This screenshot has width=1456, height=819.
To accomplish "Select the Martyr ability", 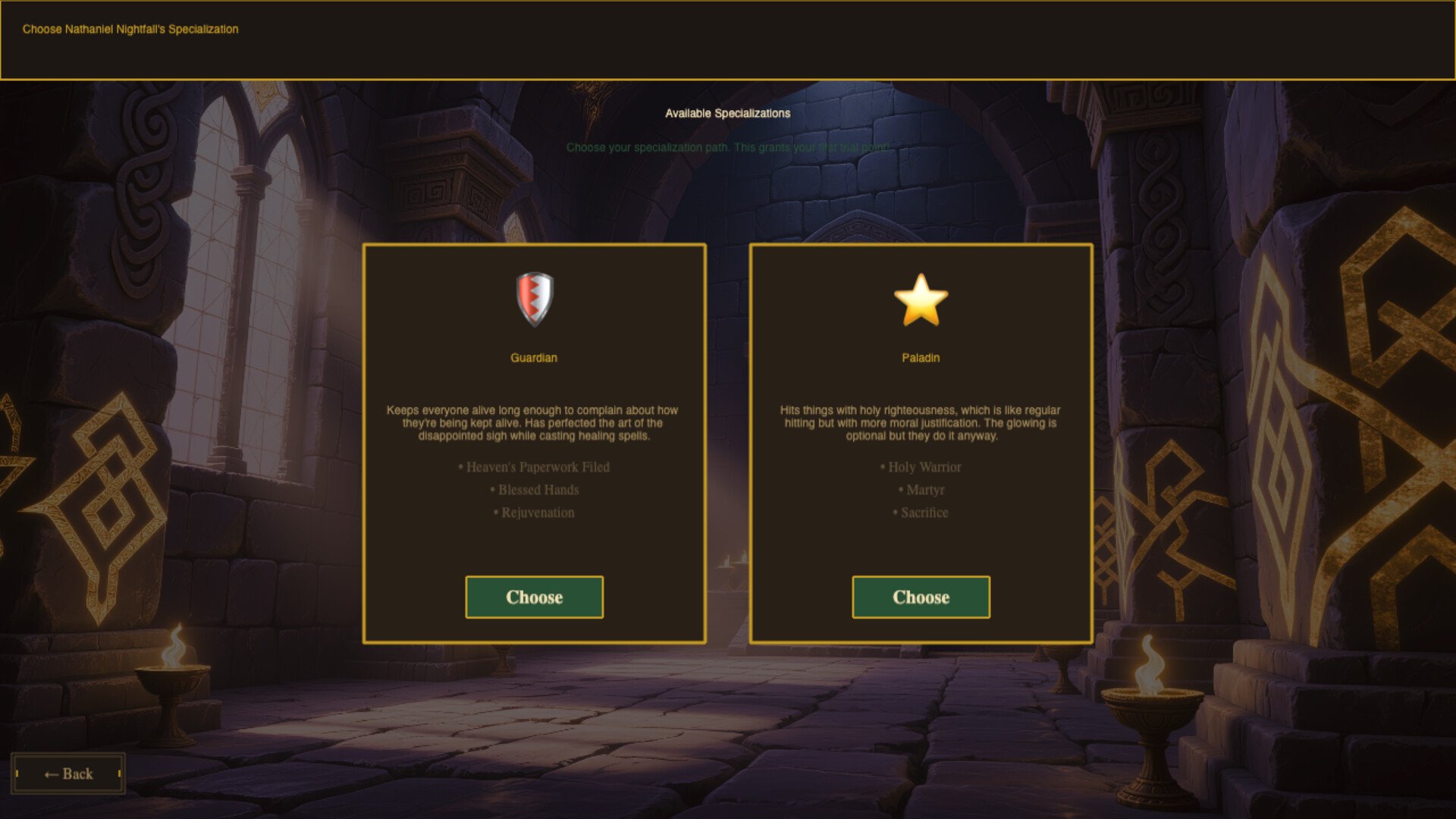I will click(921, 490).
